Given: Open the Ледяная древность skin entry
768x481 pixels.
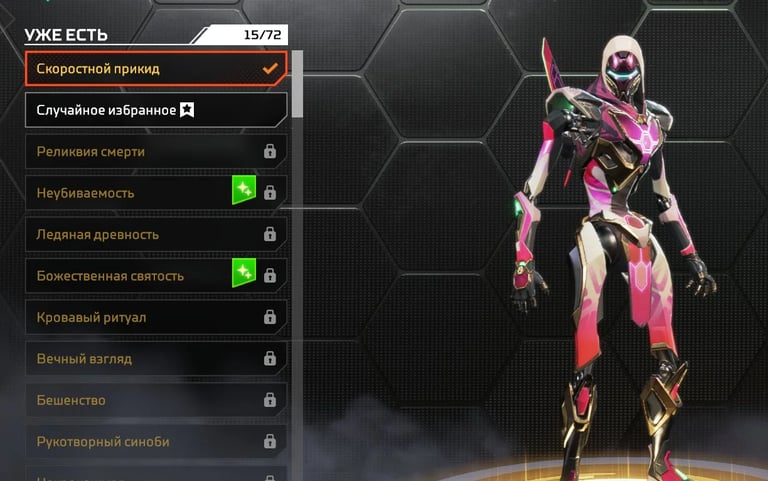Looking at the screenshot, I should [x=155, y=234].
